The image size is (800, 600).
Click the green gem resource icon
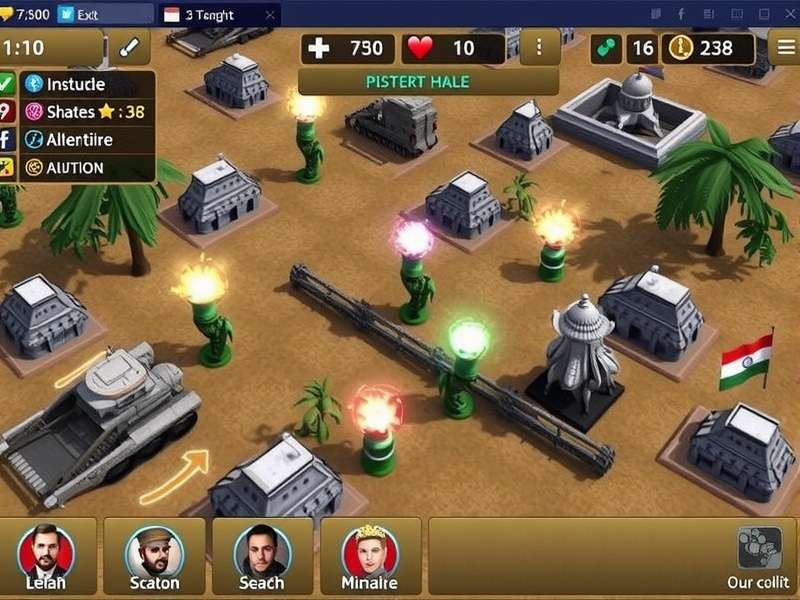tap(605, 47)
